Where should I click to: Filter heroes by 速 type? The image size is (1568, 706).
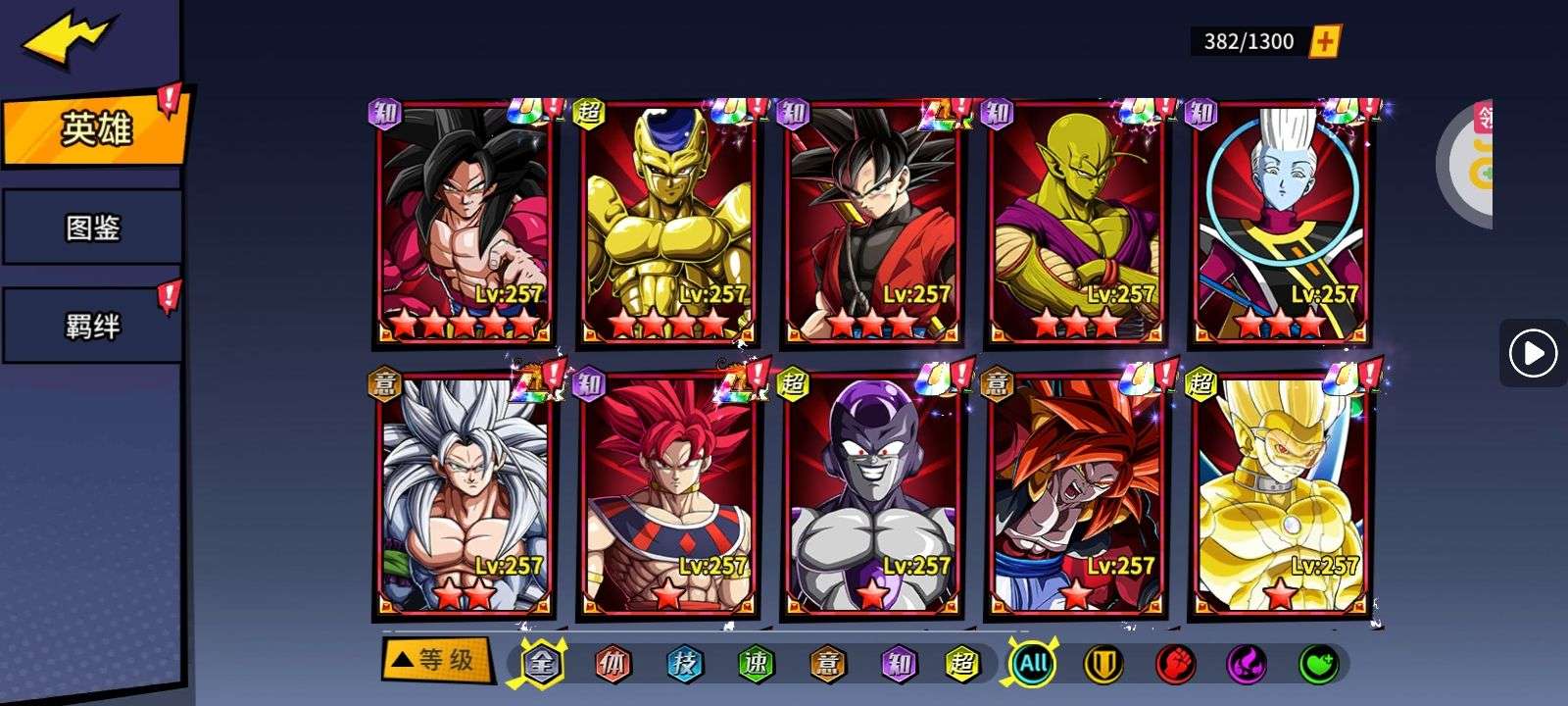755,665
